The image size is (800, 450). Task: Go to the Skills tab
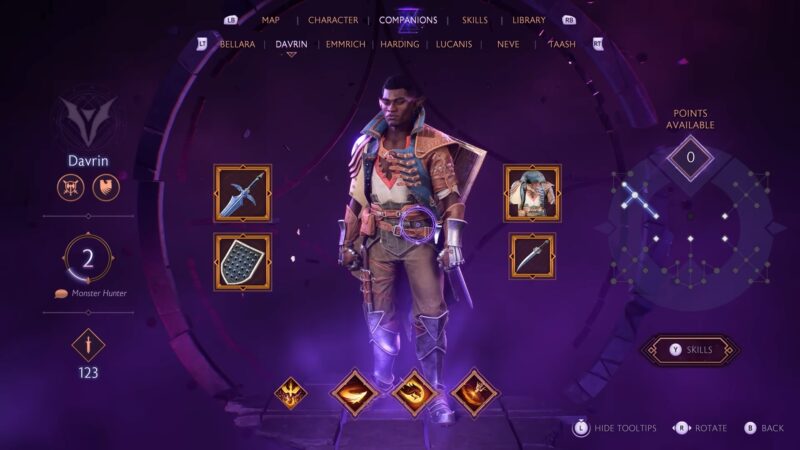point(475,20)
